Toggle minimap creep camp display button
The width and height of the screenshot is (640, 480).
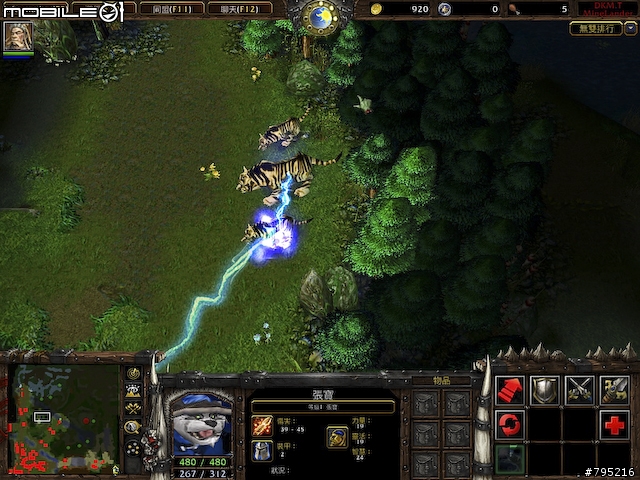133,427
